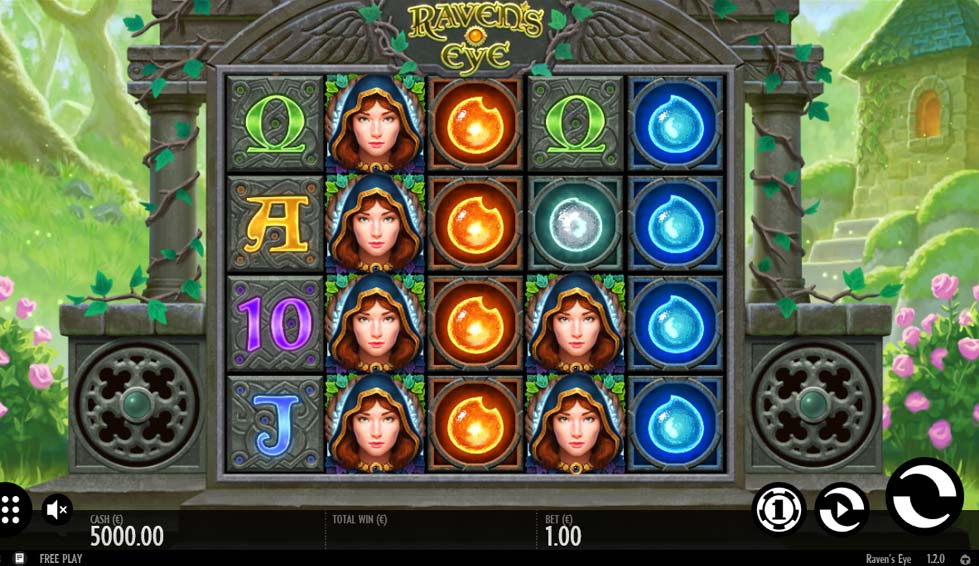Toggle the muted sound speaker icon
Viewport: 979px width, 566px height.
58,510
